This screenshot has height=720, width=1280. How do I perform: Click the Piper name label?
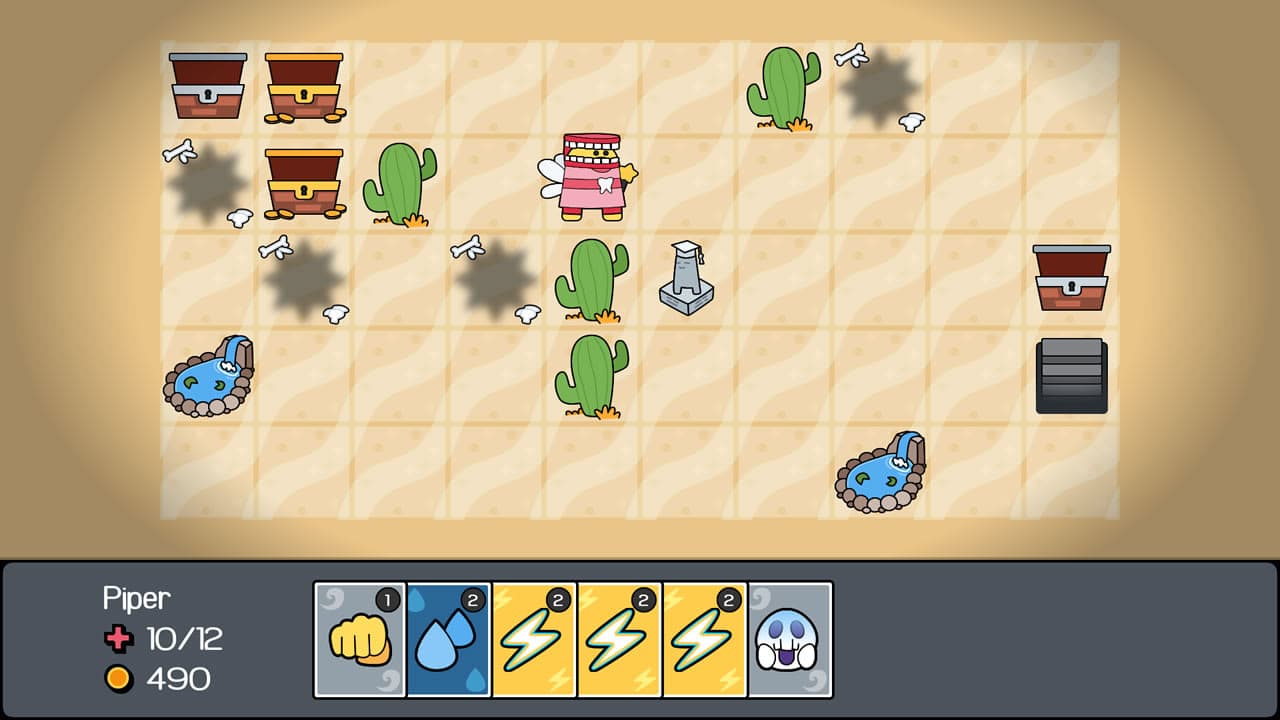pos(136,598)
